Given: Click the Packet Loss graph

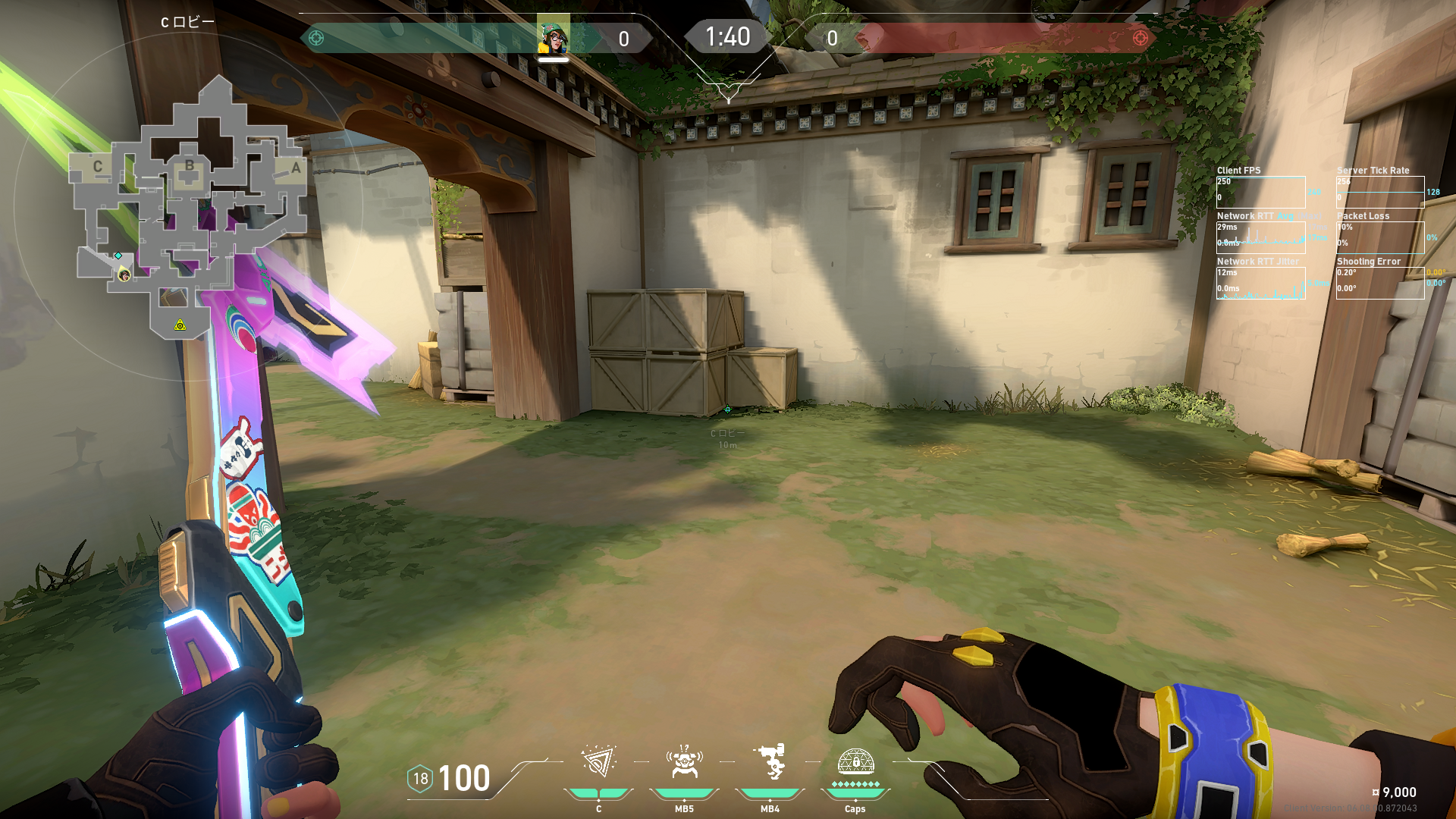Looking at the screenshot, I should pyautogui.click(x=1379, y=237).
